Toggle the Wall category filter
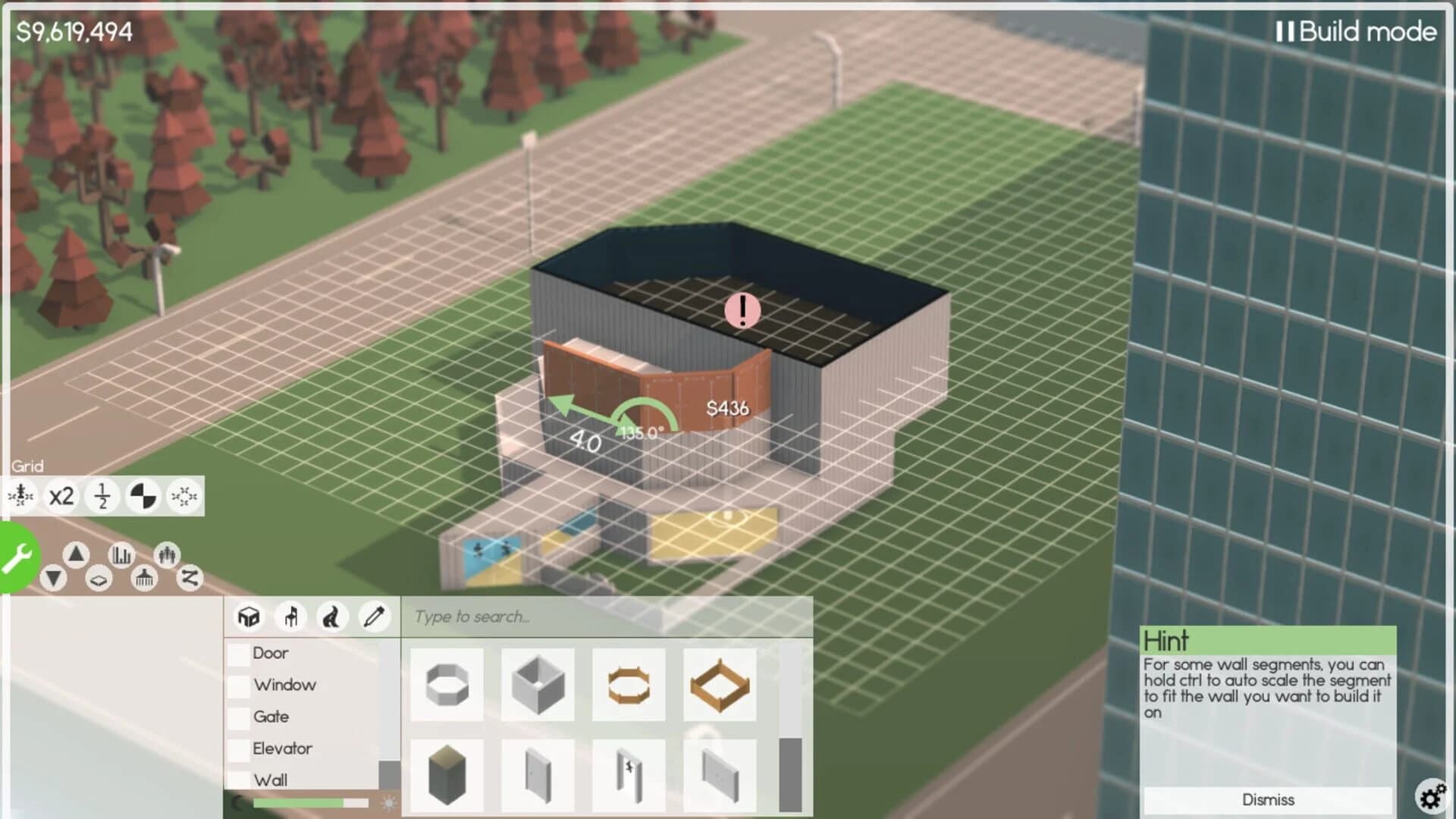 [x=238, y=778]
